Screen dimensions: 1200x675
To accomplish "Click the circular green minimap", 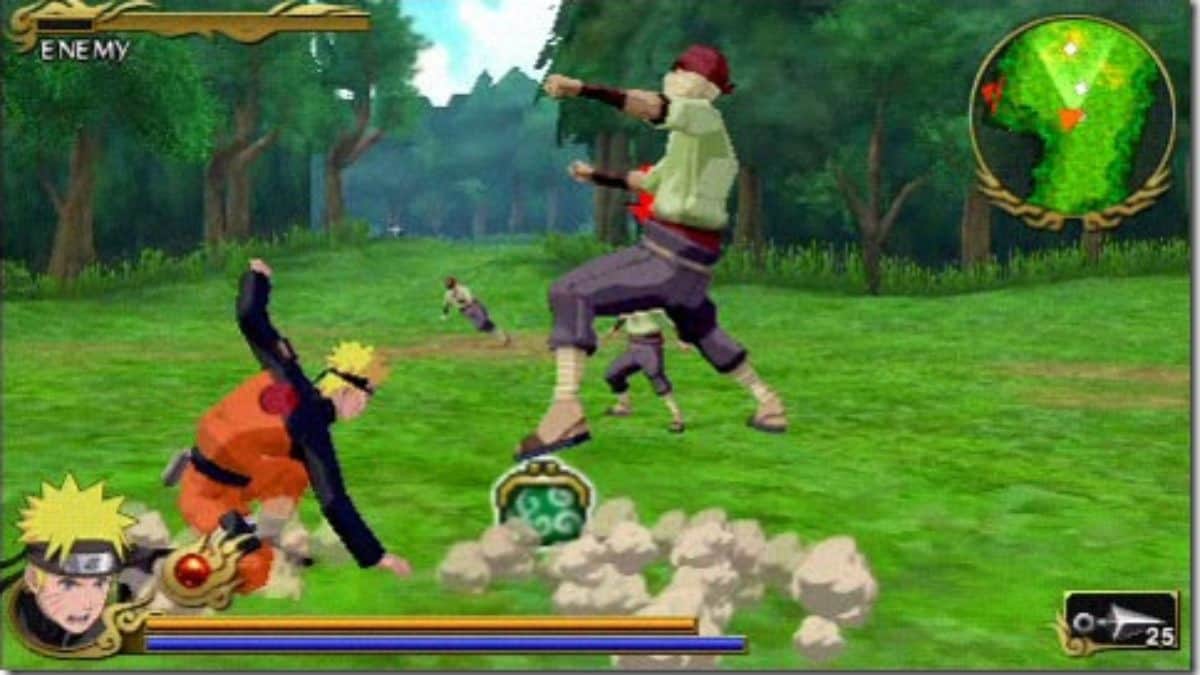I will pyautogui.click(x=1071, y=118).
